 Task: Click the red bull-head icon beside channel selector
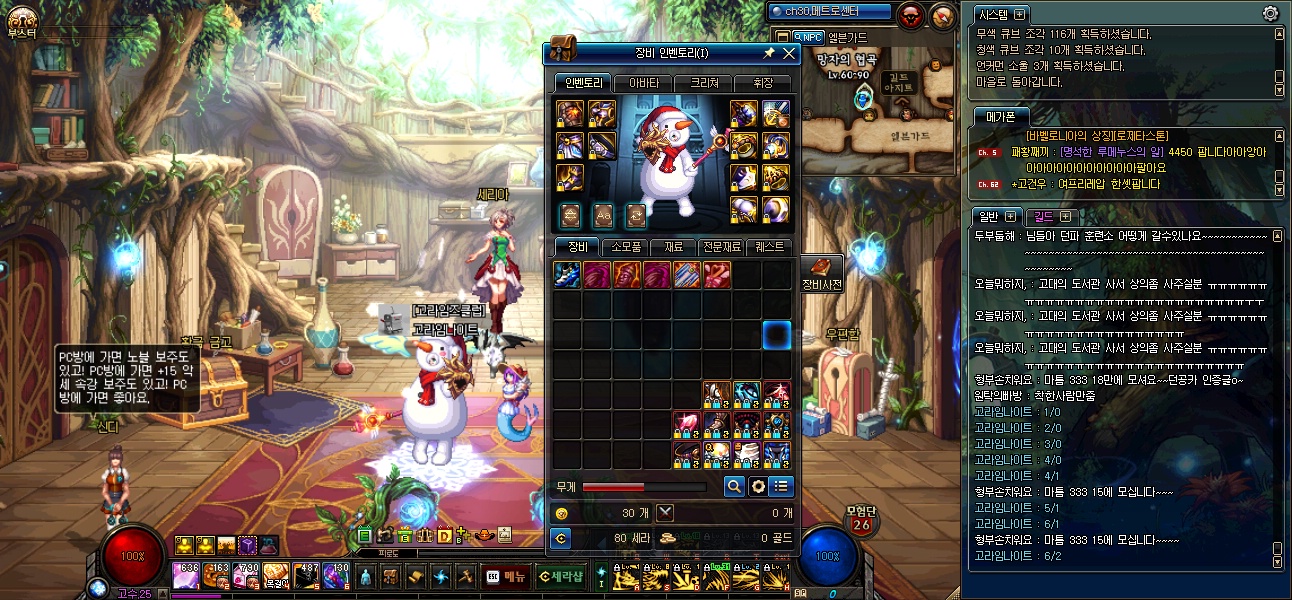(910, 15)
